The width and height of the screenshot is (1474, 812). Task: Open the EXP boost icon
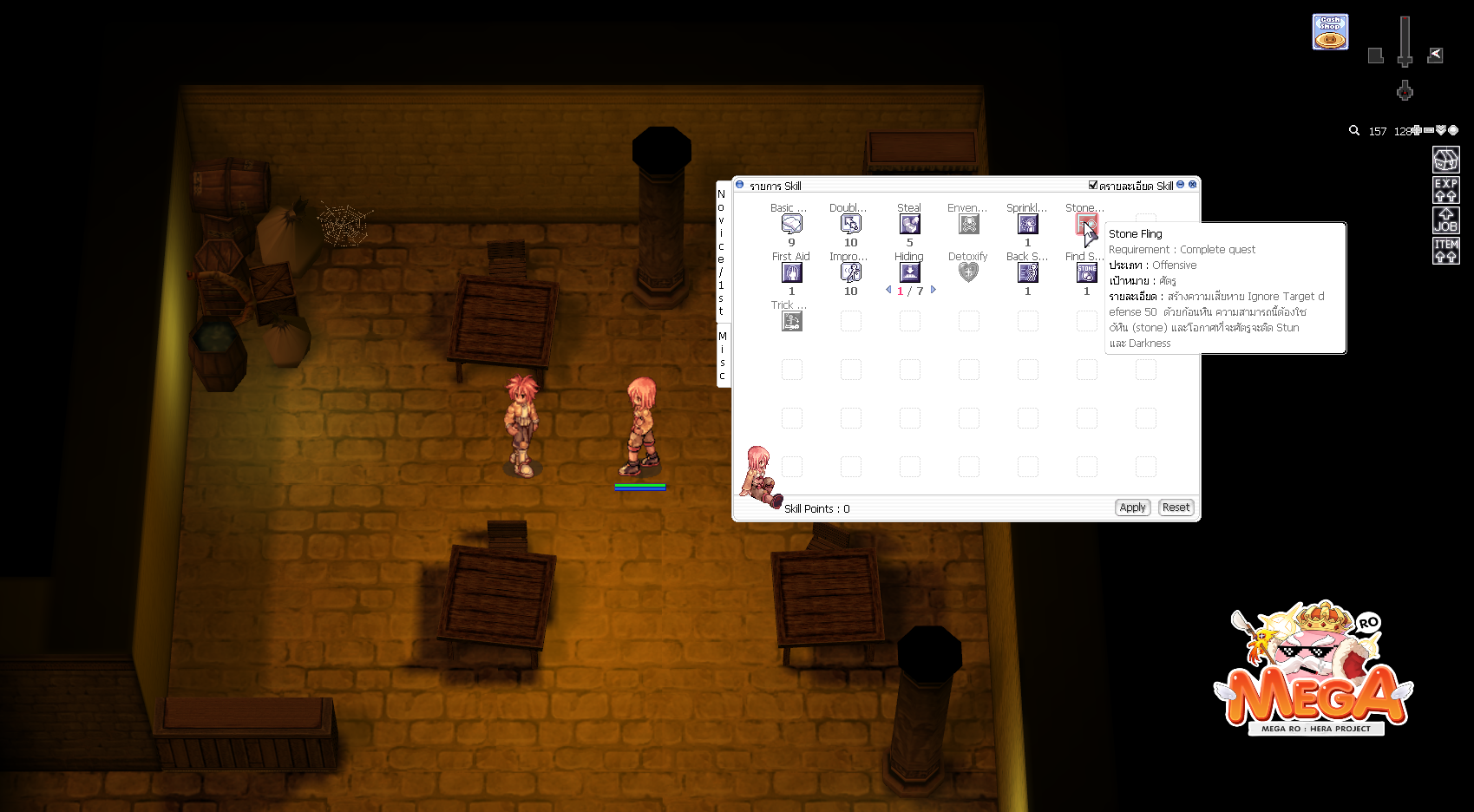[1445, 190]
